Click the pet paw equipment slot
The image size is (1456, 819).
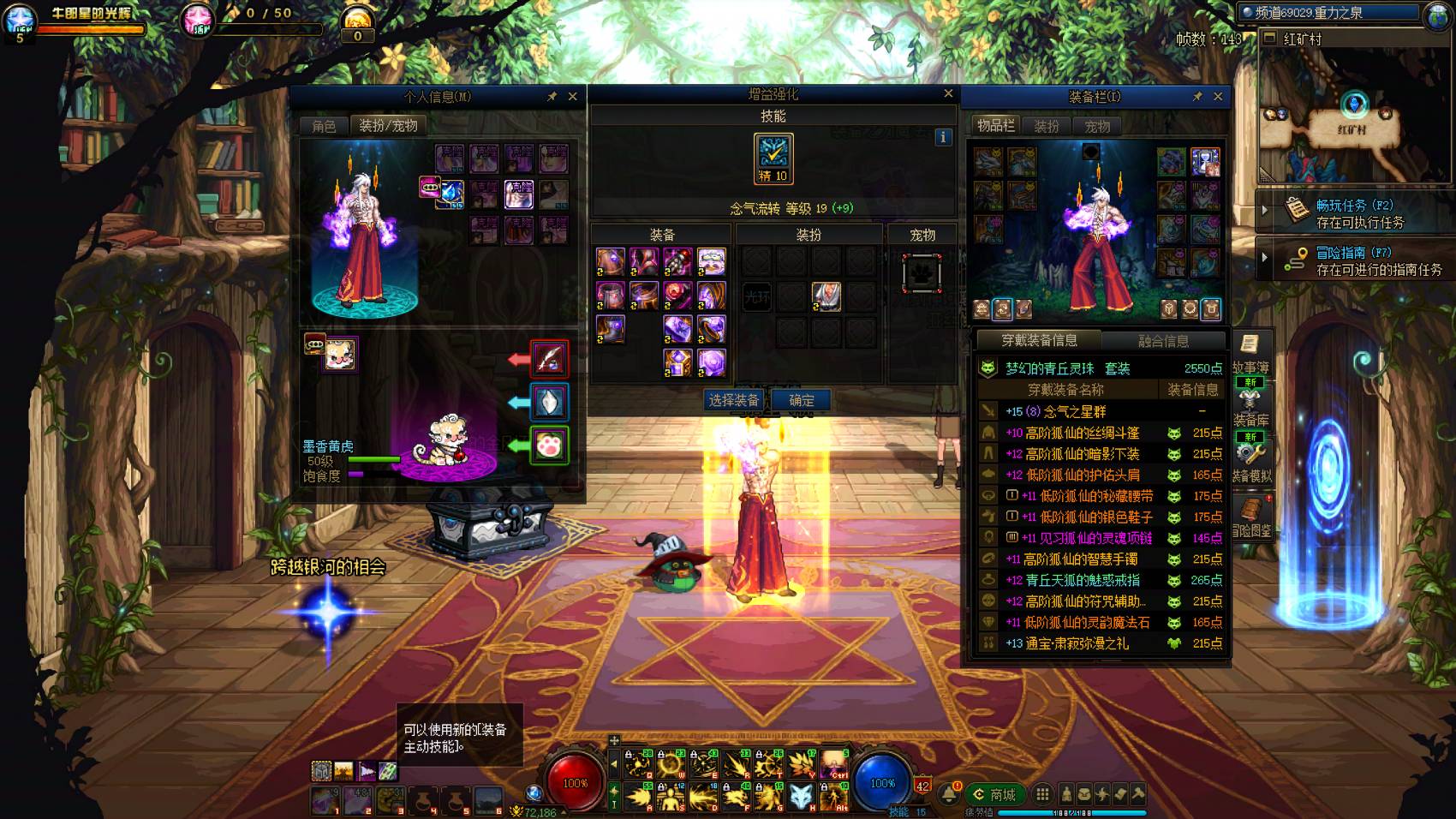549,445
